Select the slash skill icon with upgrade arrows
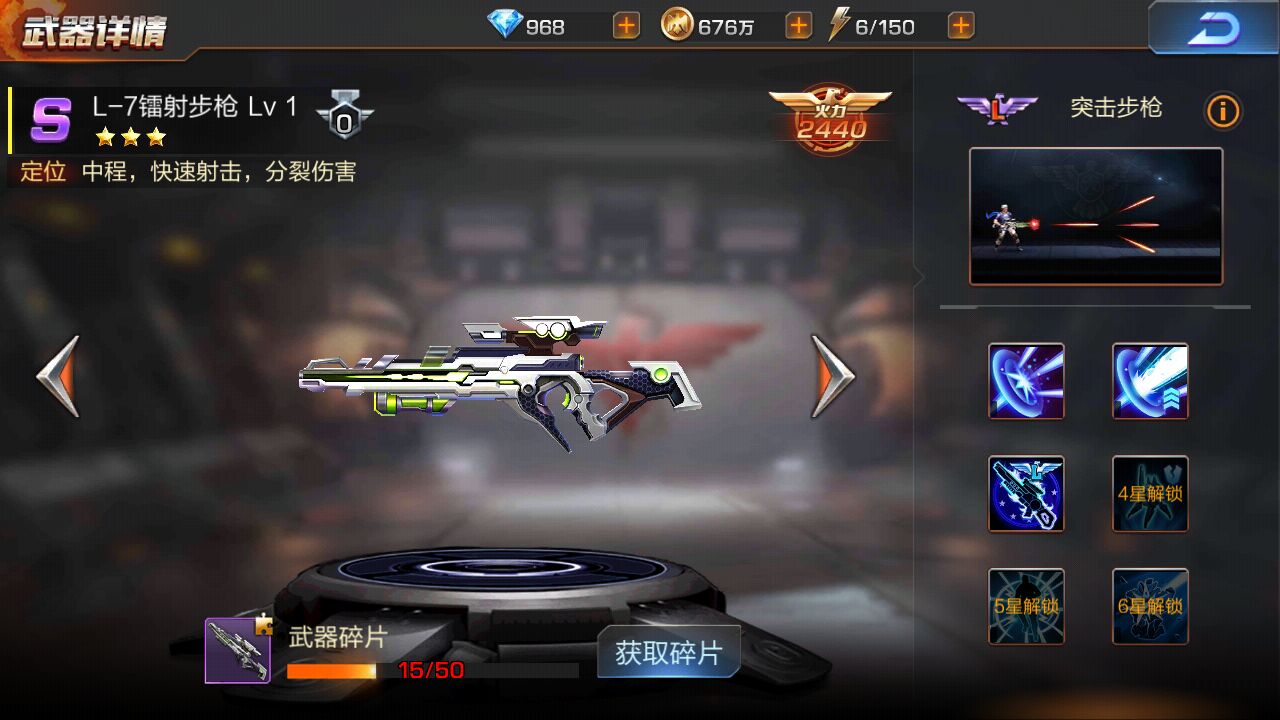The height and width of the screenshot is (720, 1280). (1148, 381)
